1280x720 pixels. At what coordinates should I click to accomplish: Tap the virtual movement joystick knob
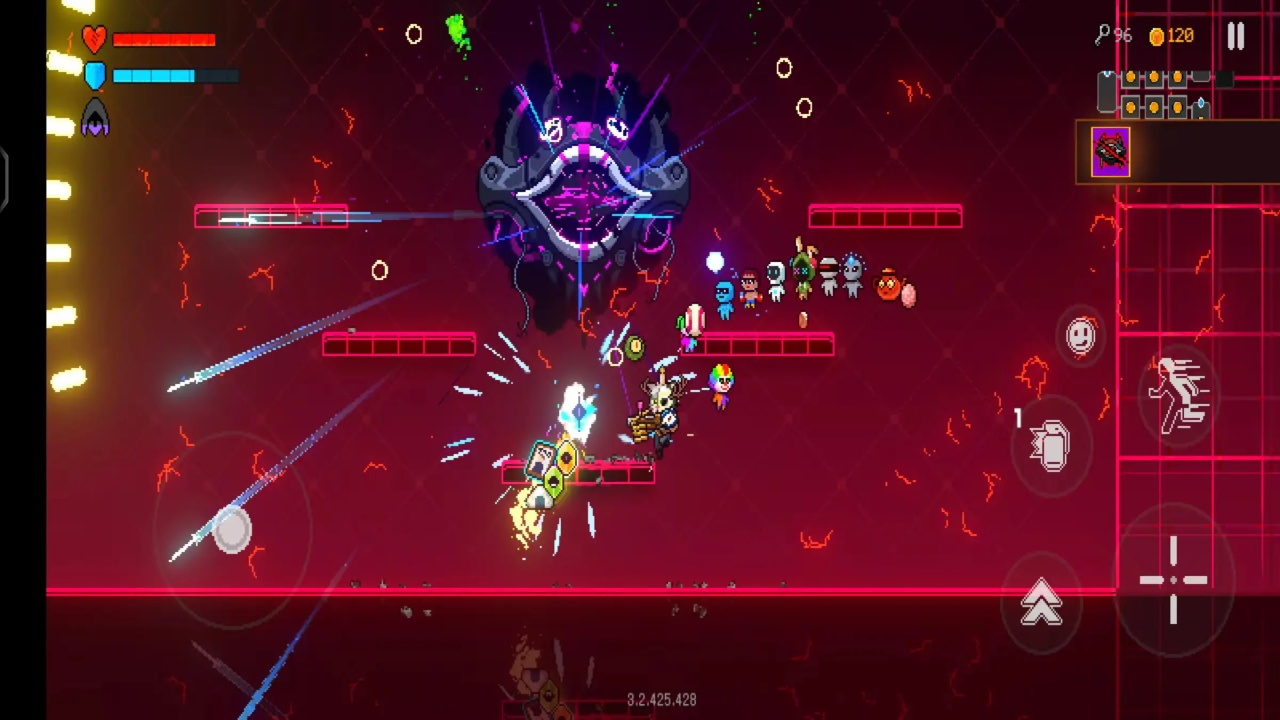232,530
